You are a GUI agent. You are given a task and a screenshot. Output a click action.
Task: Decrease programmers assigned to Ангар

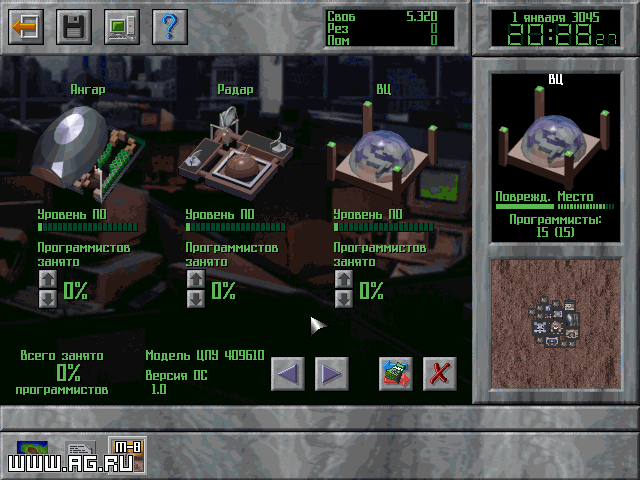tap(47, 298)
